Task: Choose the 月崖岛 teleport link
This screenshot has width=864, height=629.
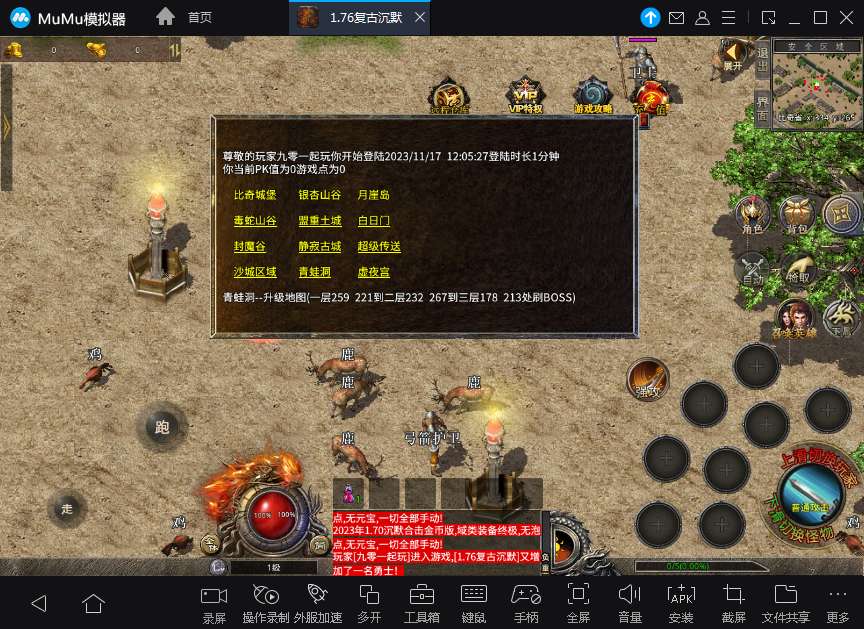Action: click(x=373, y=195)
